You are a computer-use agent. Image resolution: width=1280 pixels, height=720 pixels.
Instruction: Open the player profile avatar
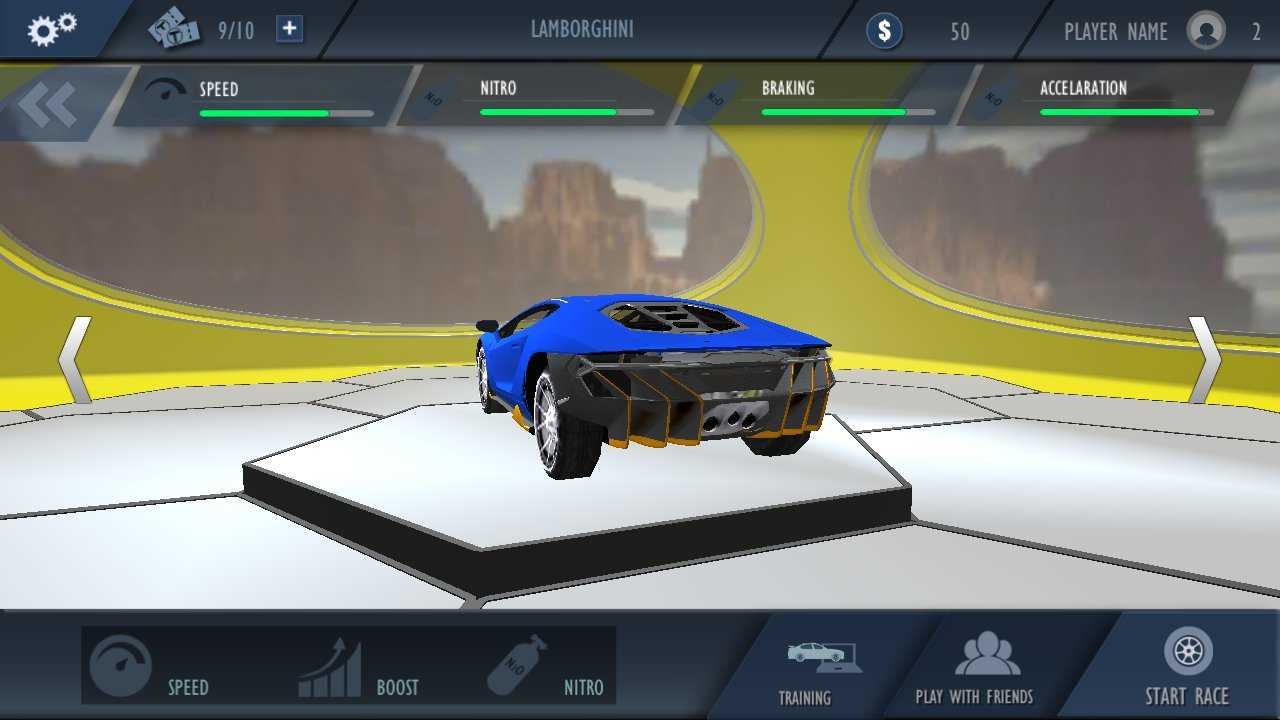coord(1206,30)
